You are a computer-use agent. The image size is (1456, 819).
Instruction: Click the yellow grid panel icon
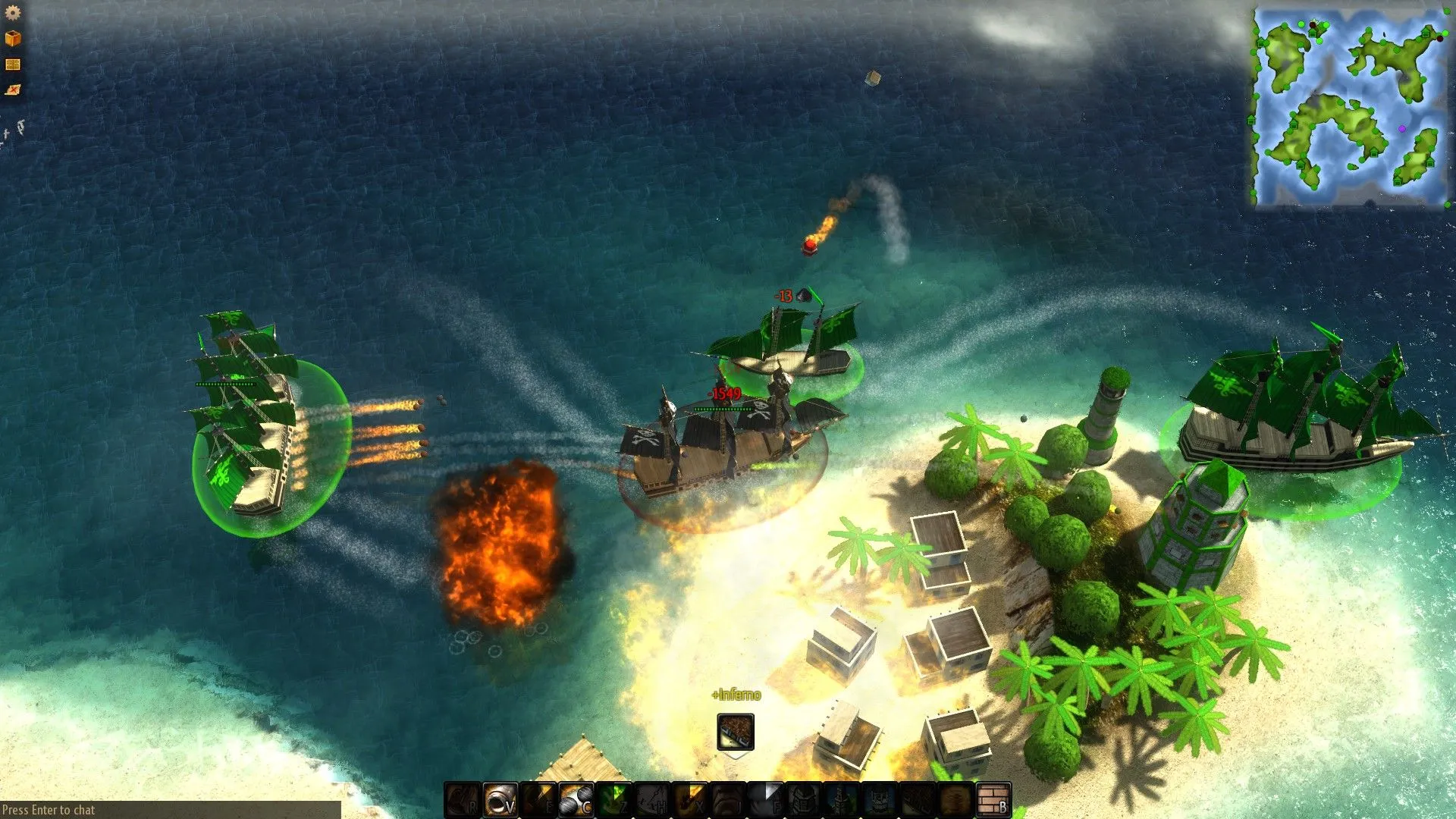coord(13,64)
